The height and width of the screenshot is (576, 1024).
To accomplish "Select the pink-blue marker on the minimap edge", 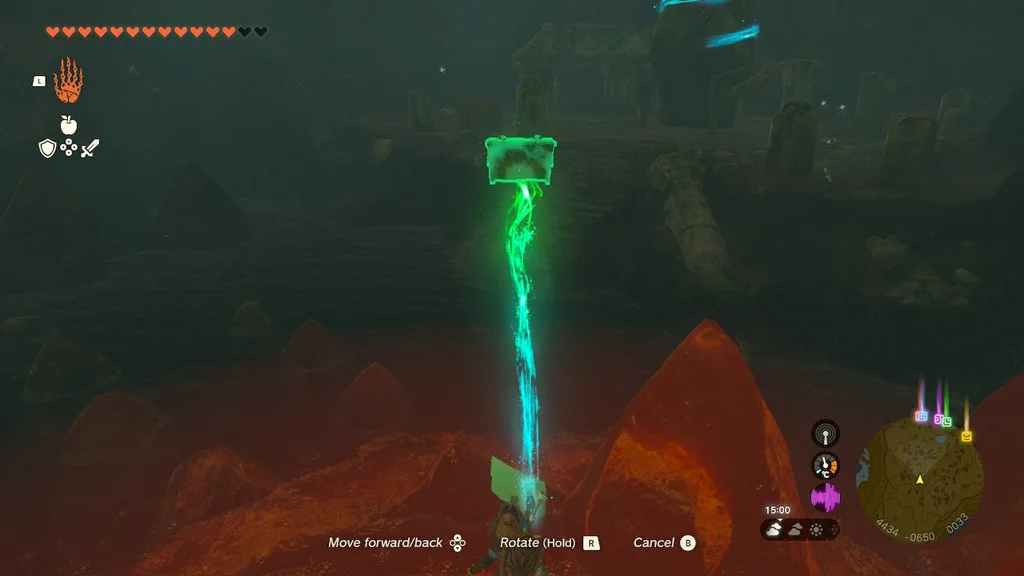I will coord(921,415).
